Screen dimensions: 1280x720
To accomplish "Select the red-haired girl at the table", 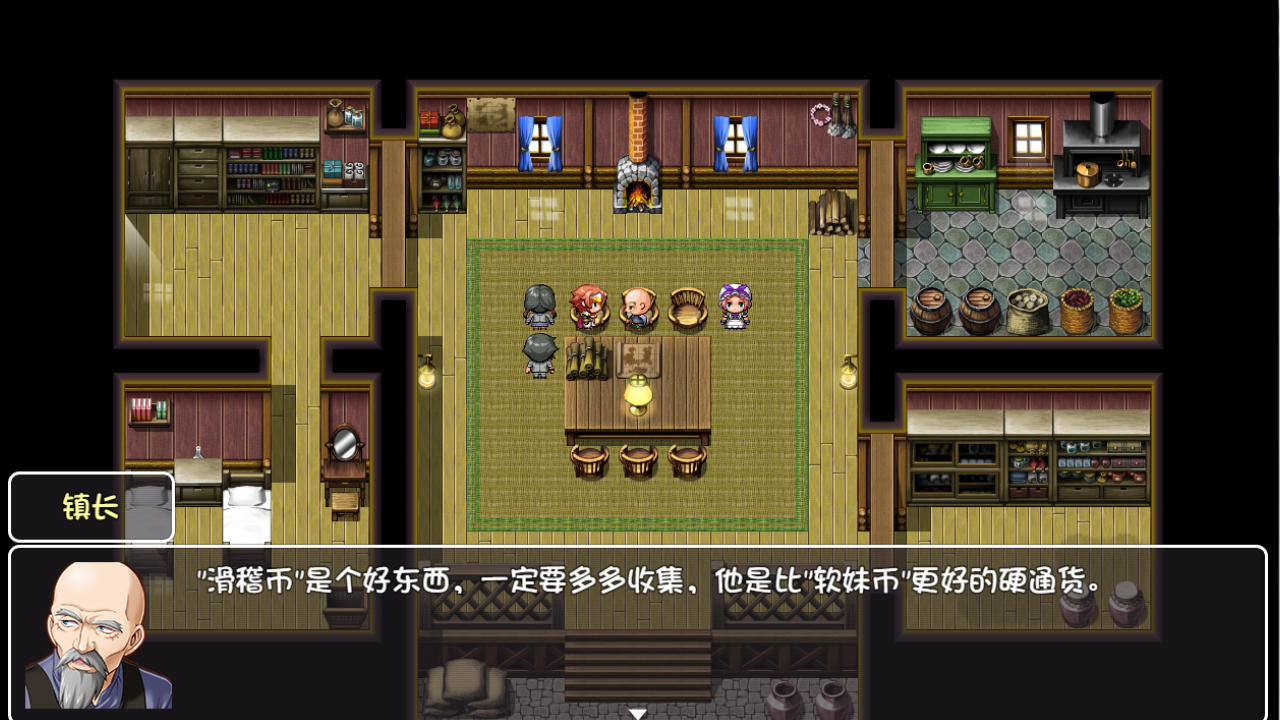I will pyautogui.click(x=588, y=308).
